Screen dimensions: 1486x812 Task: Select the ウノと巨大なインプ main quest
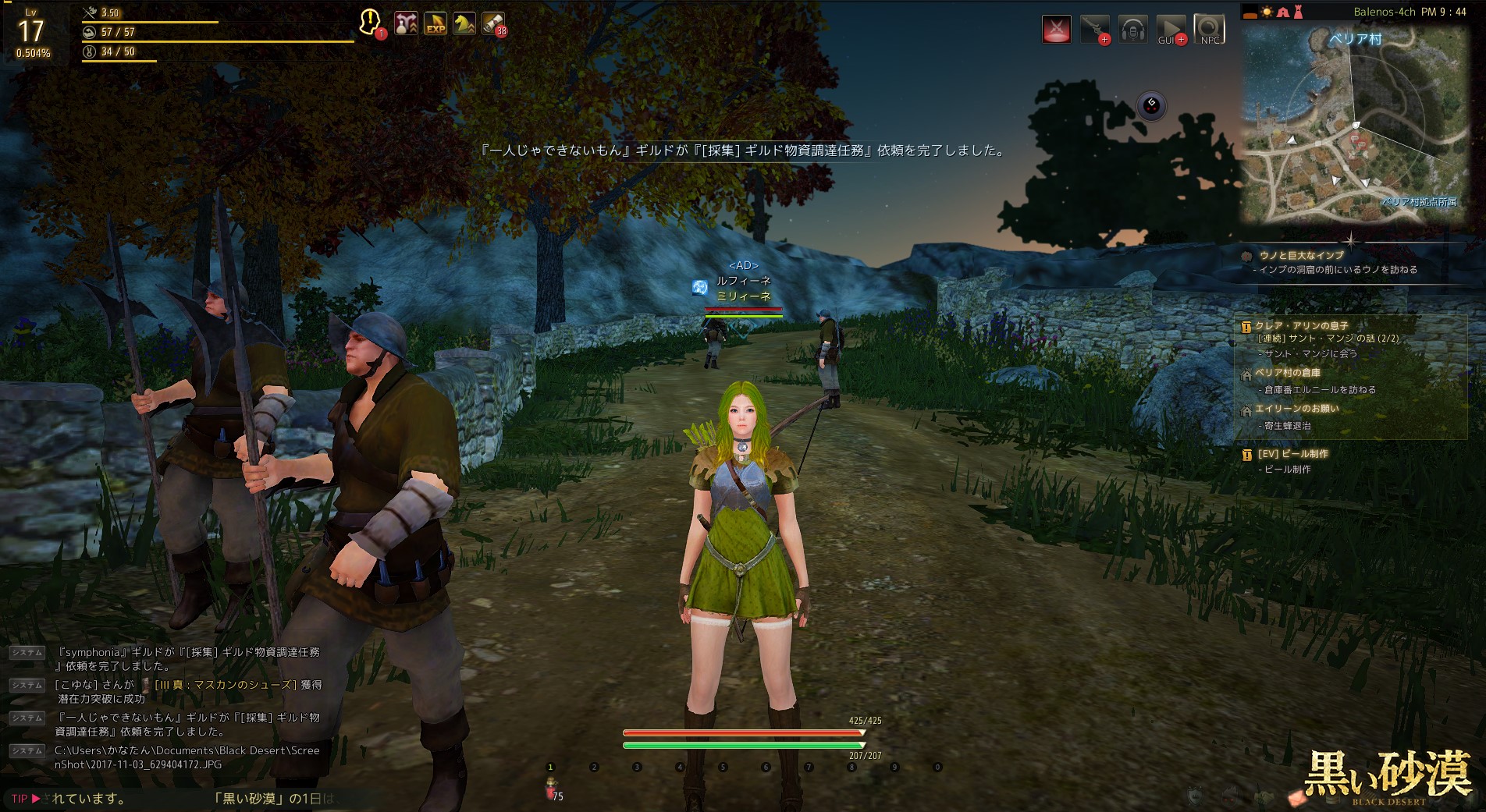1302,255
